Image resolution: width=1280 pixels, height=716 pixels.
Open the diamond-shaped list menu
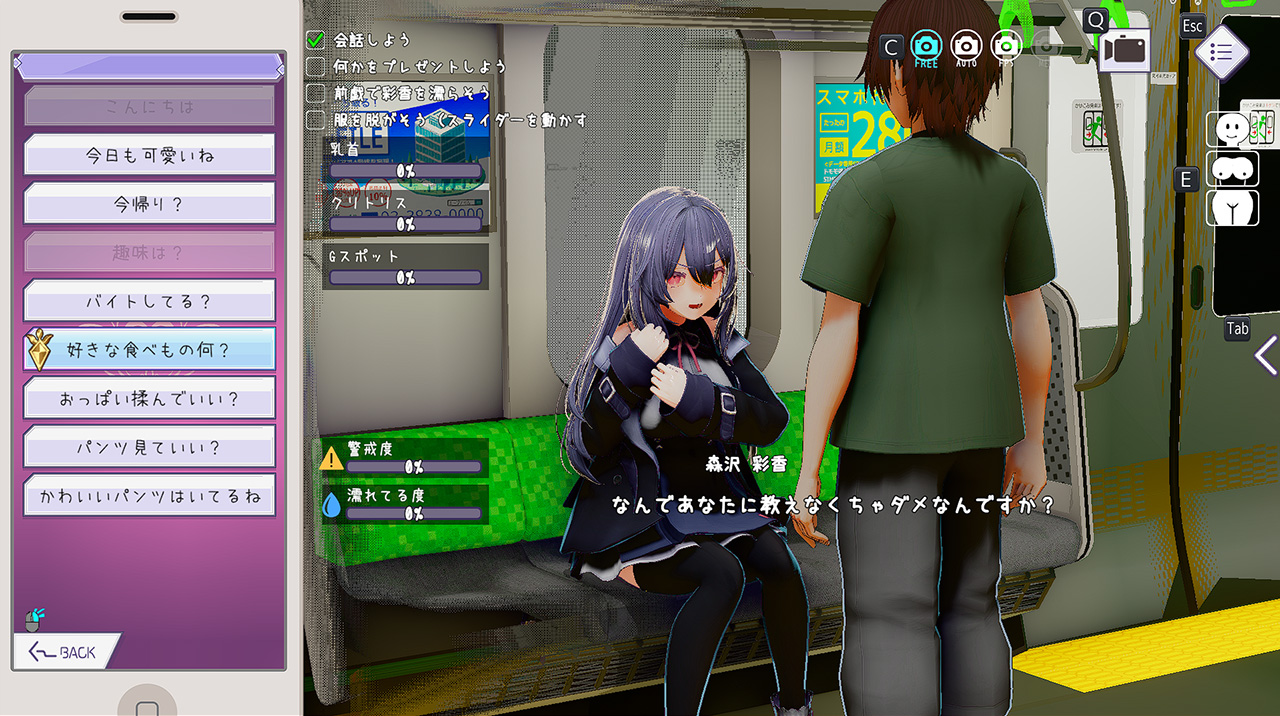[1221, 53]
